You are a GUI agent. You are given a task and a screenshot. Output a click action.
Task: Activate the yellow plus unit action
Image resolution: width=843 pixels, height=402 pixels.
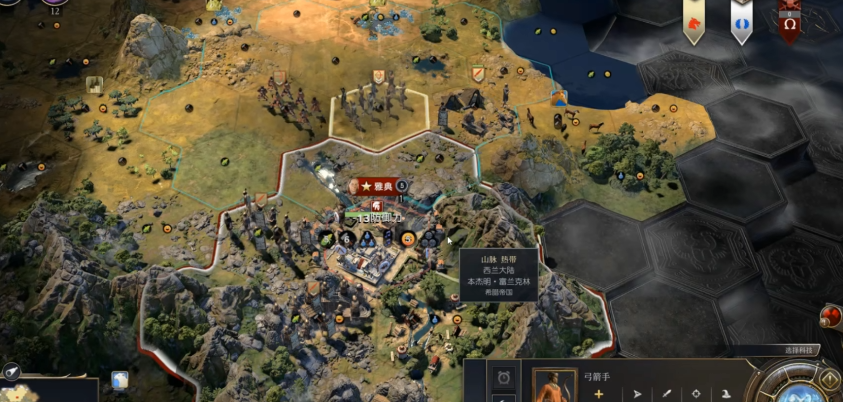pos(599,393)
